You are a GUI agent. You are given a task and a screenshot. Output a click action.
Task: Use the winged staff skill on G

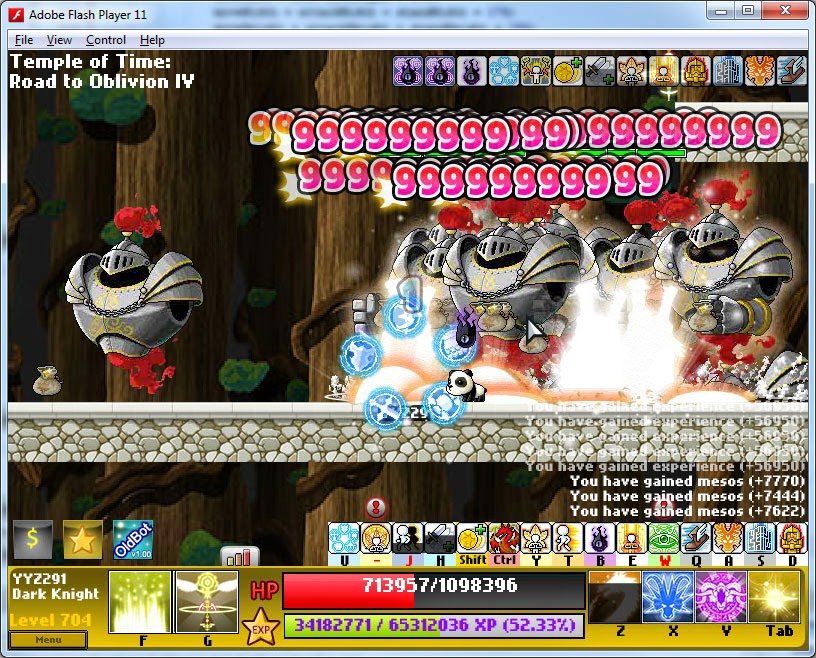coord(206,602)
